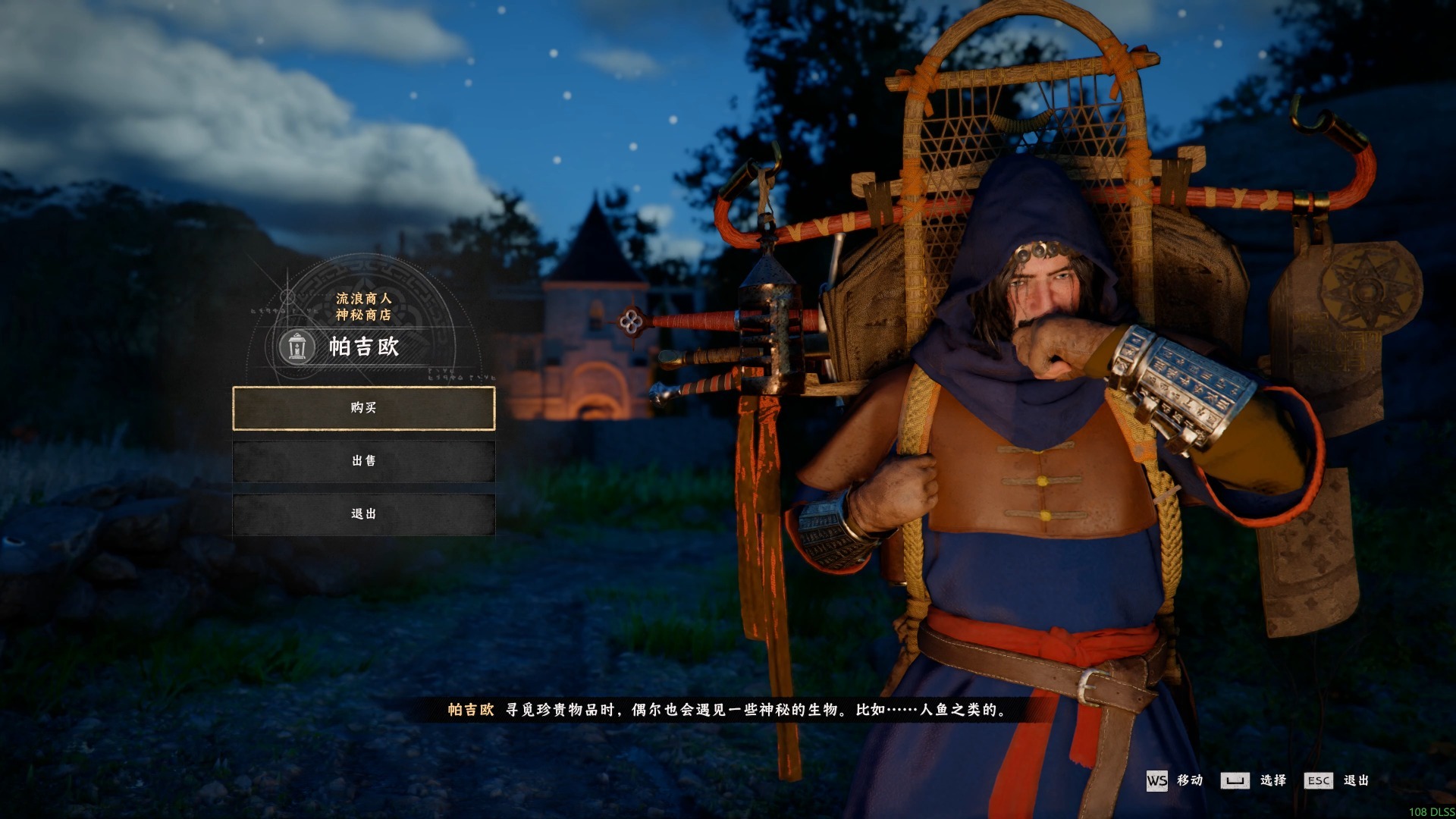Select the 出售 (Sell) menu option

[x=363, y=461]
